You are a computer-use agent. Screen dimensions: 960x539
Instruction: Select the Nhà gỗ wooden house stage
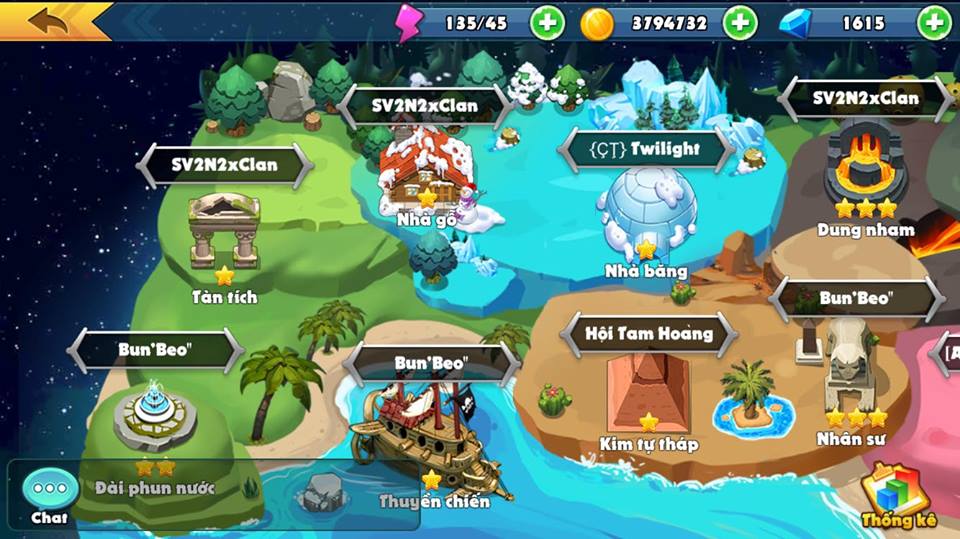(426, 175)
